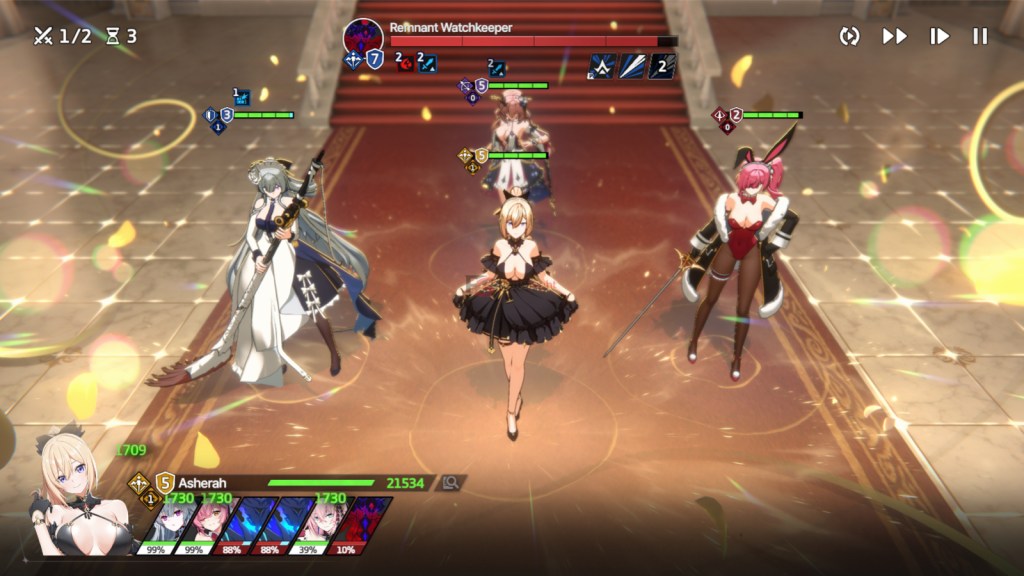The image size is (1024, 576).
Task: Pause the battle
Action: point(980,36)
